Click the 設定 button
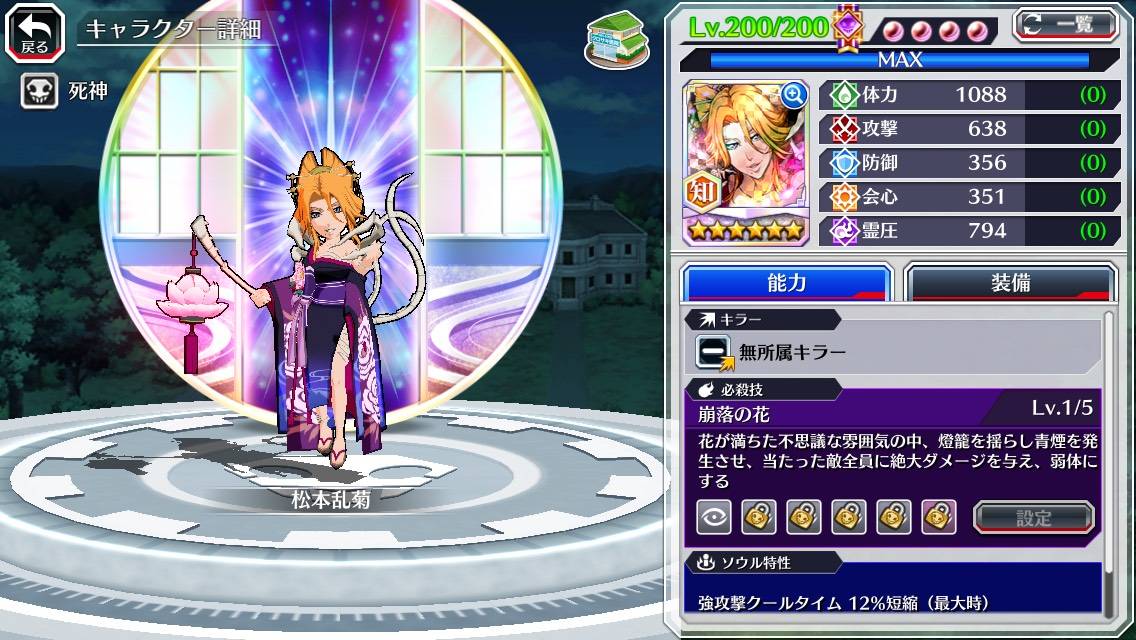Image resolution: width=1136 pixels, height=640 pixels. tap(1034, 517)
